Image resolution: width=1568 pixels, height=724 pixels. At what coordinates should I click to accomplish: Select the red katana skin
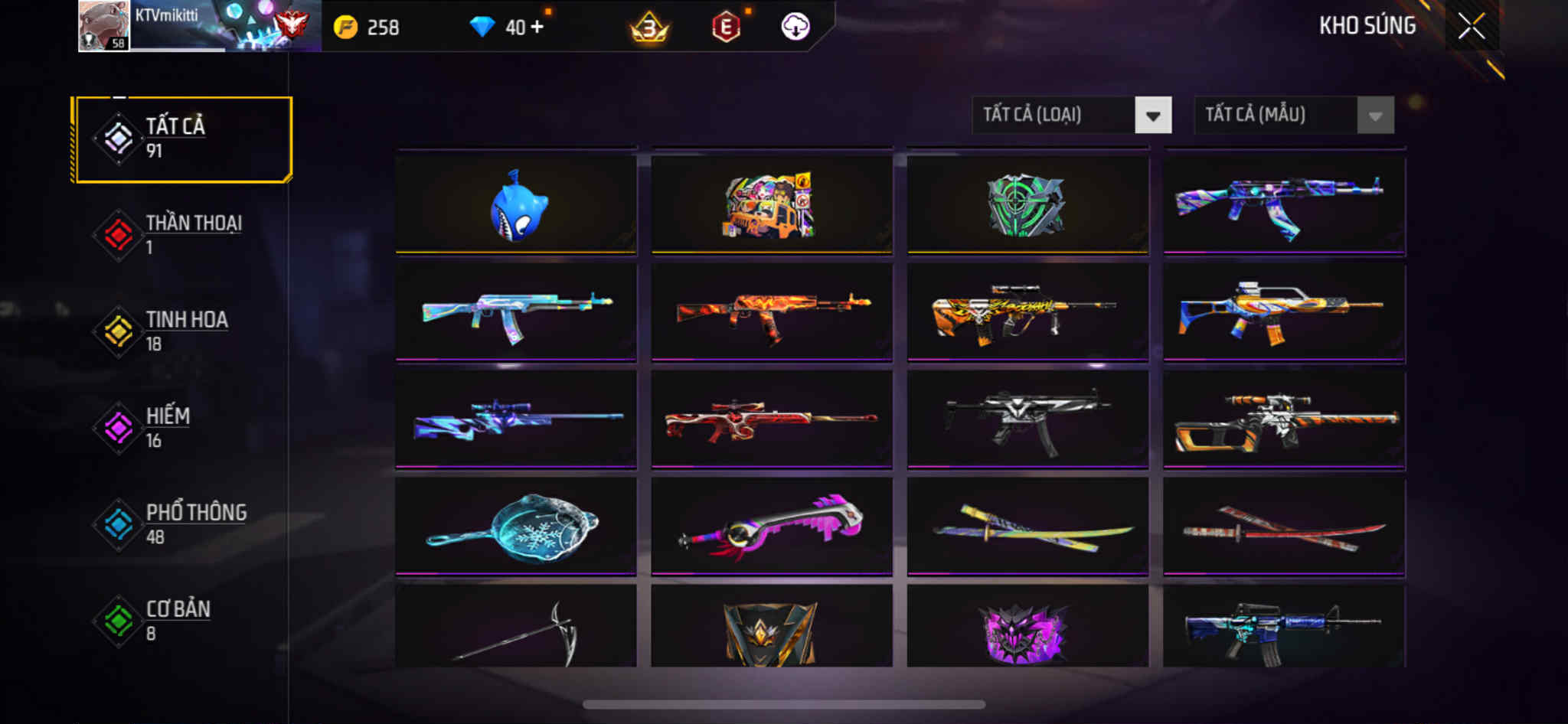point(1284,527)
